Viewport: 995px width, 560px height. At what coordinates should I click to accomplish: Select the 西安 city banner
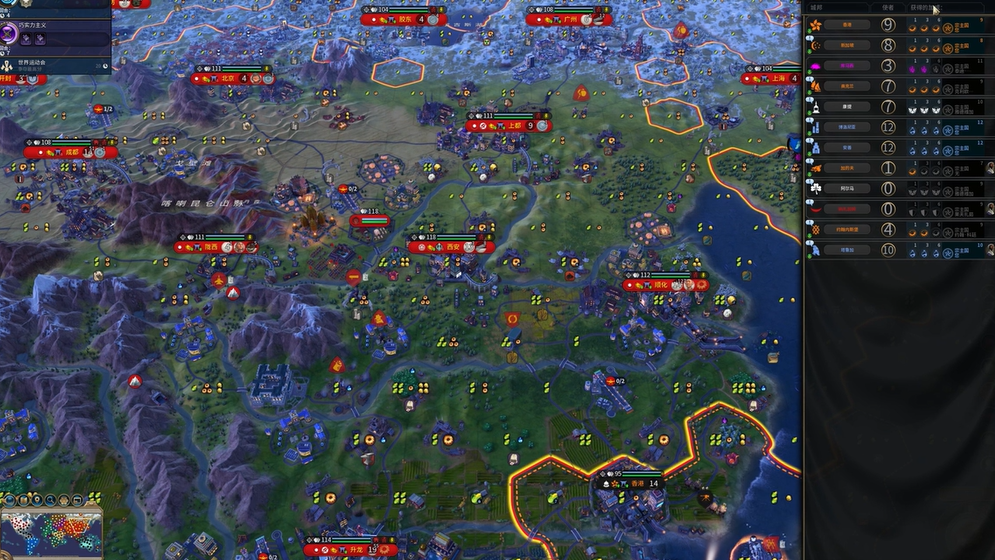452,247
